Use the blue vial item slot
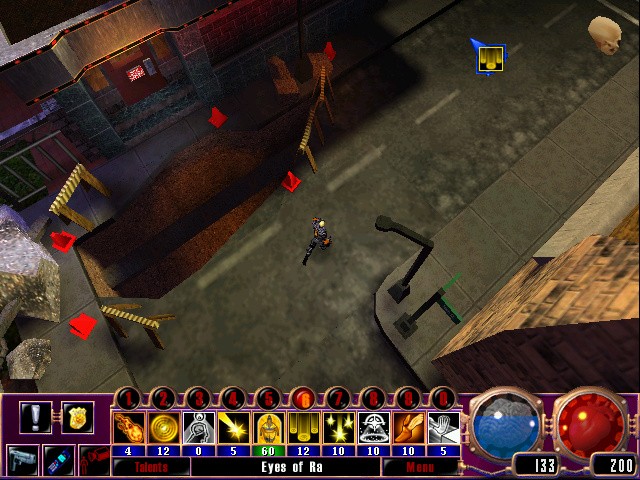640x480 pixels. coord(58,461)
